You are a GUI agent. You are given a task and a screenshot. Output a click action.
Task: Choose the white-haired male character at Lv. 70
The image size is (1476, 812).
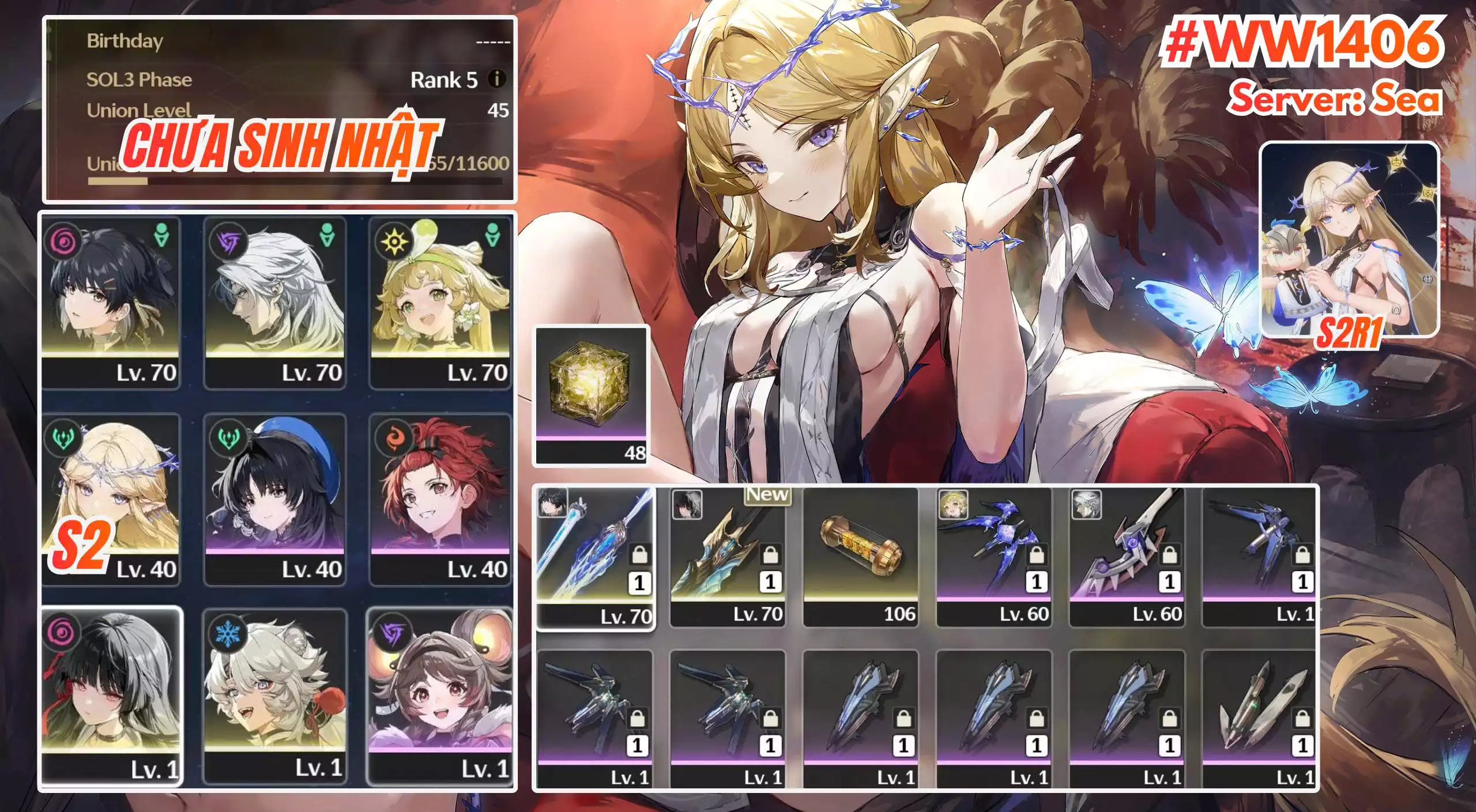275,302
